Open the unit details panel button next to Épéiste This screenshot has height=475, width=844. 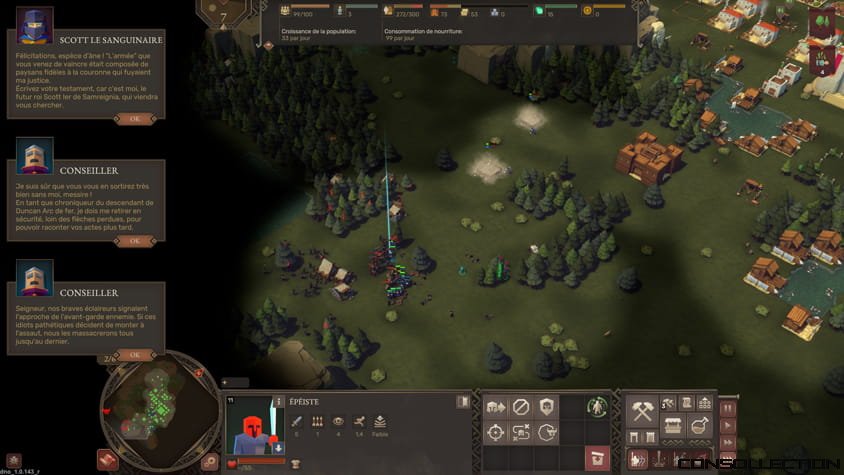tap(463, 402)
